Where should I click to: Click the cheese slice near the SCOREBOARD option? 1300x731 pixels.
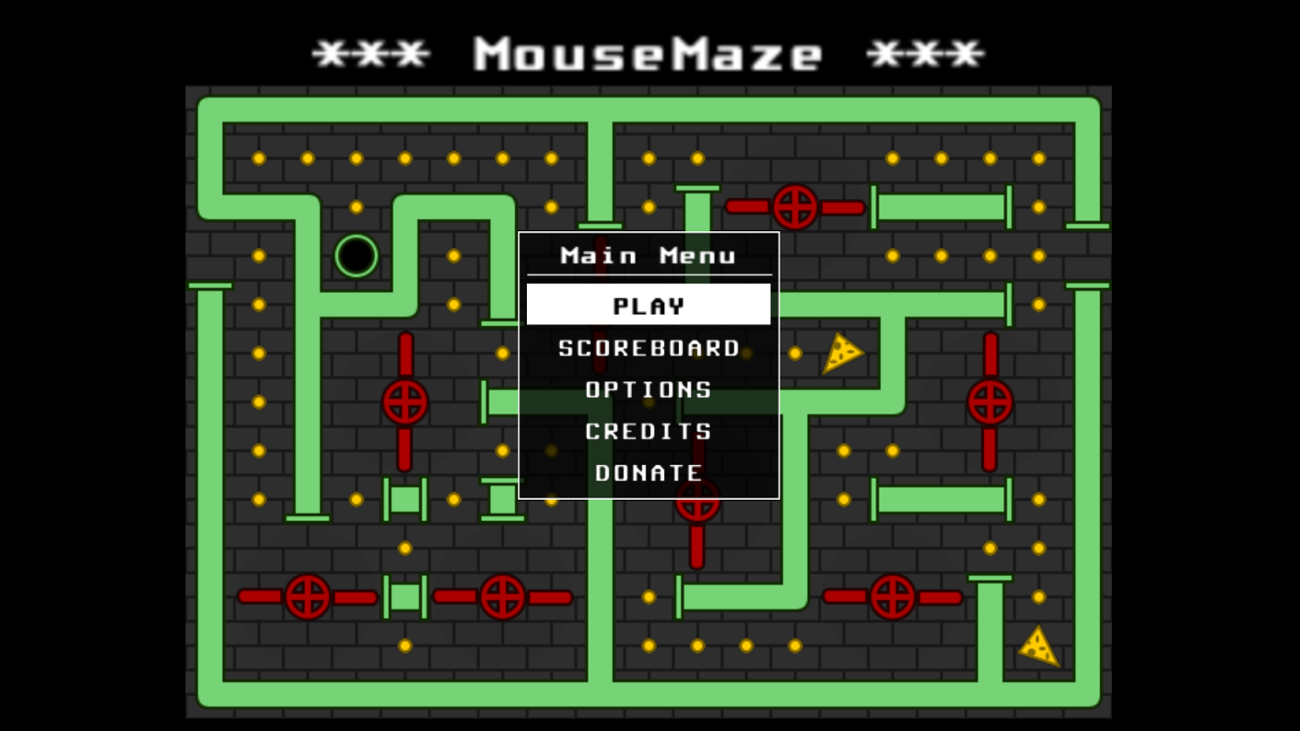click(x=841, y=352)
